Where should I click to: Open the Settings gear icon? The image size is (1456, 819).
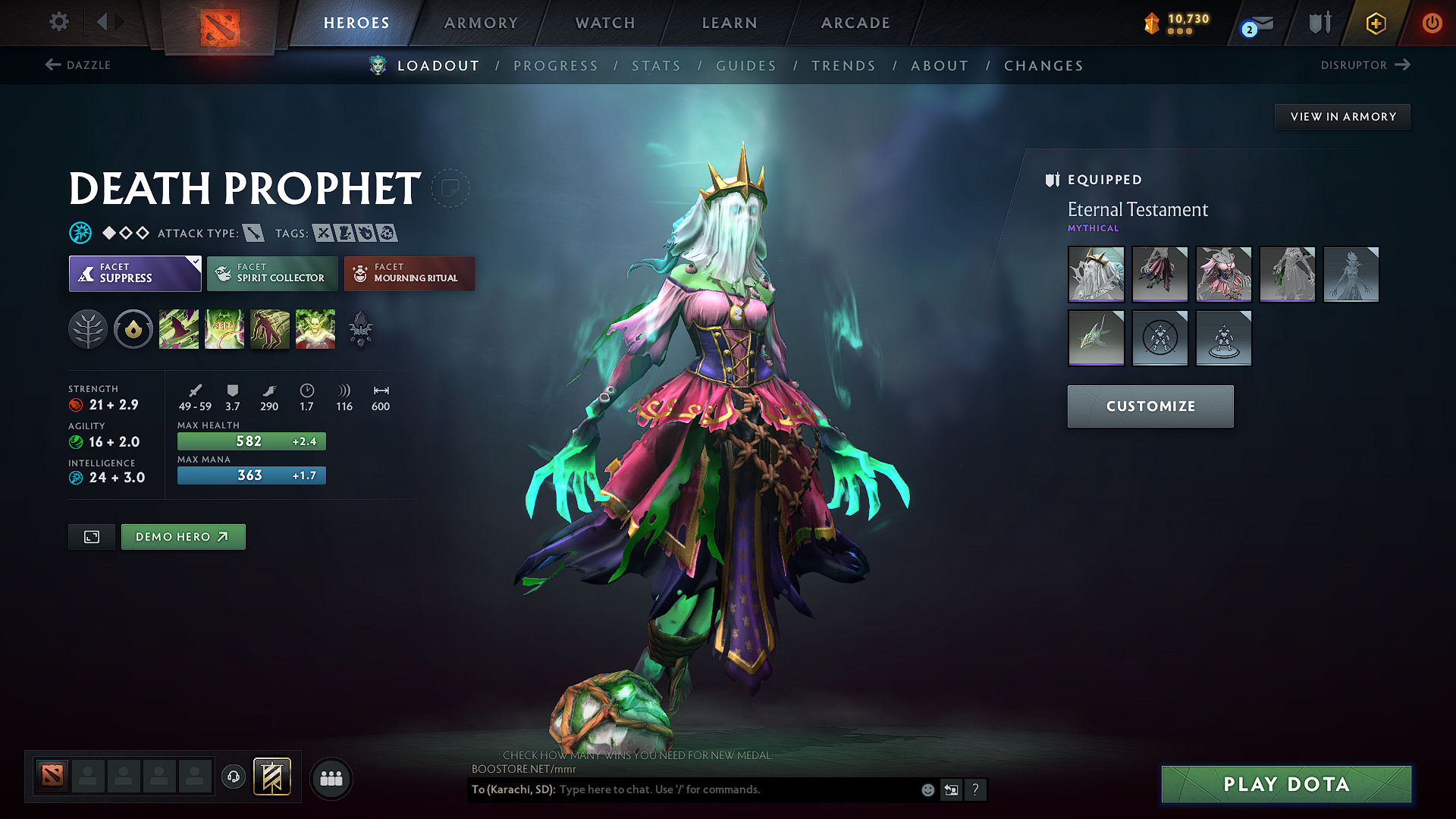(59, 22)
